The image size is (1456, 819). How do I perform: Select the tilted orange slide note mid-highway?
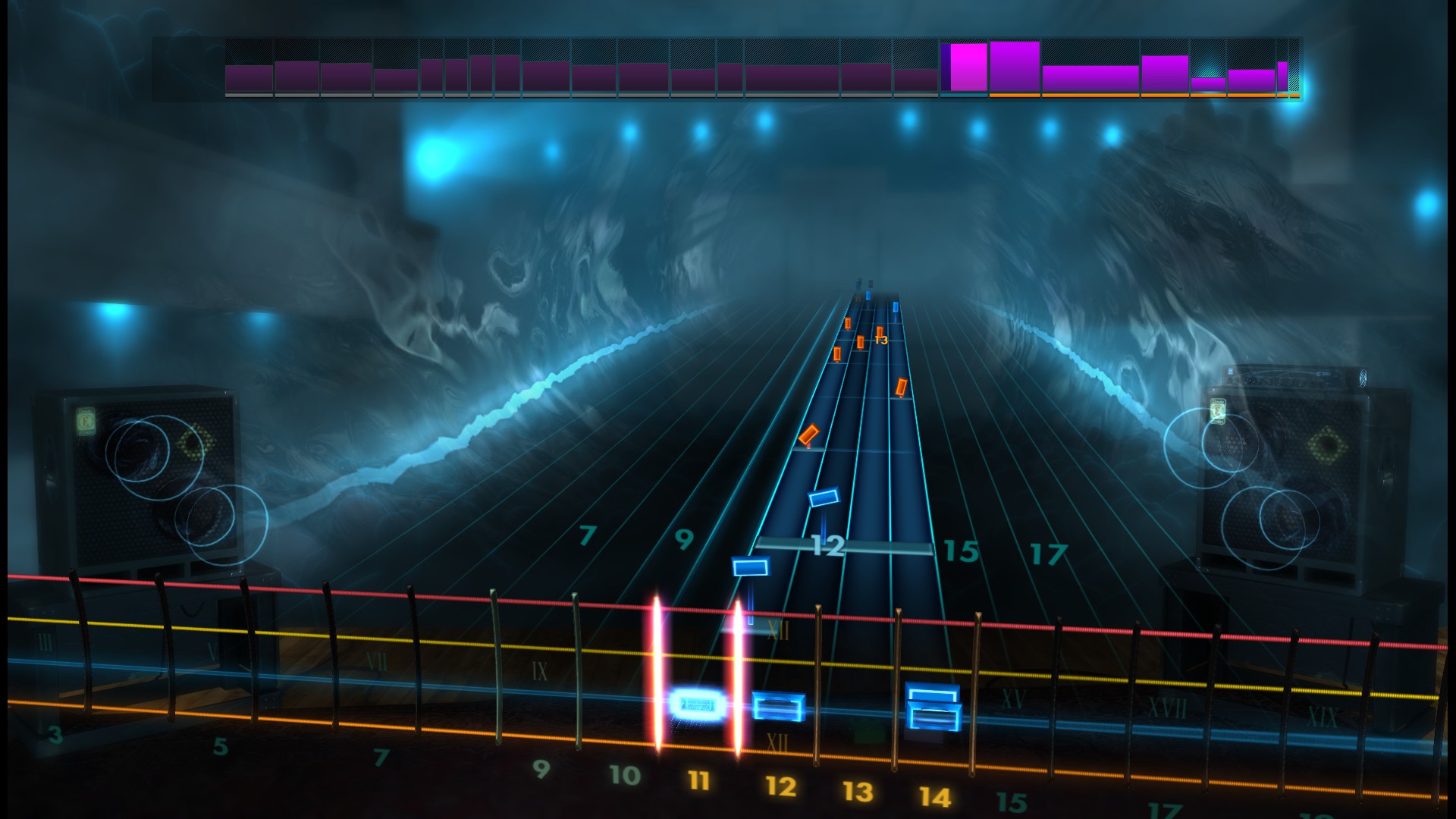pos(810,435)
